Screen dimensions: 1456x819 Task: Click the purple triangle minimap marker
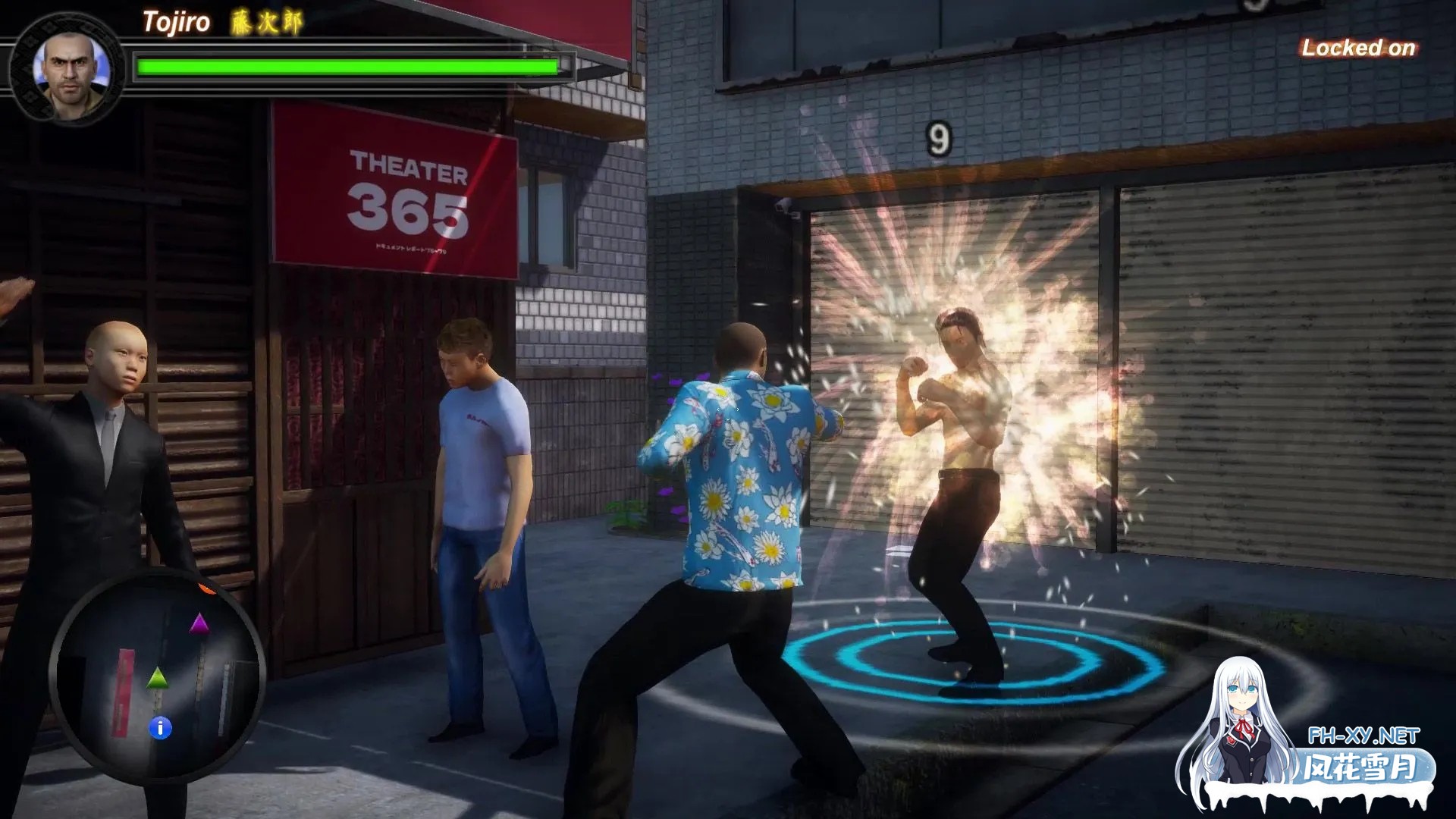click(x=199, y=623)
